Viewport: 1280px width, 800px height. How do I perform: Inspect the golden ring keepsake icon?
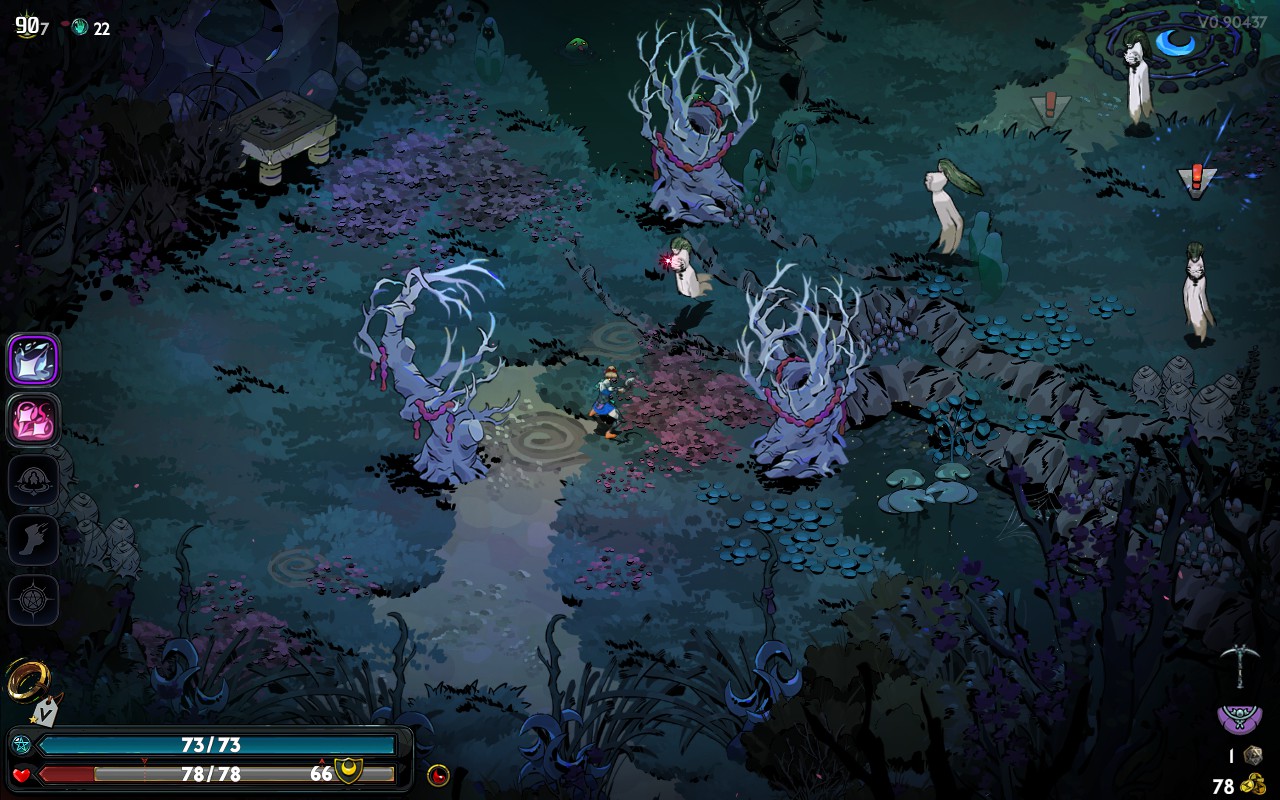point(27,681)
